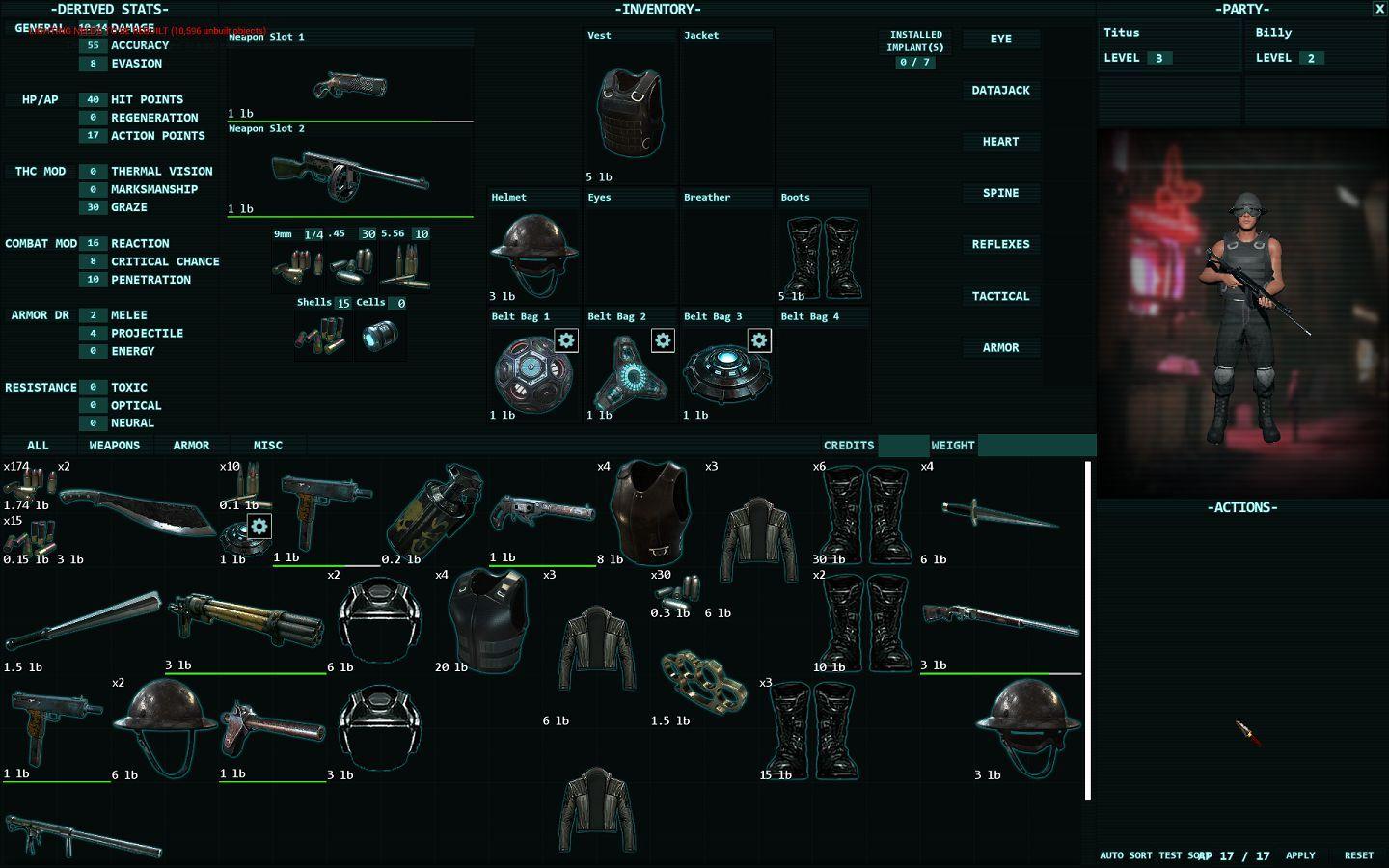Open the Datajack implant slot

pos(1000,91)
